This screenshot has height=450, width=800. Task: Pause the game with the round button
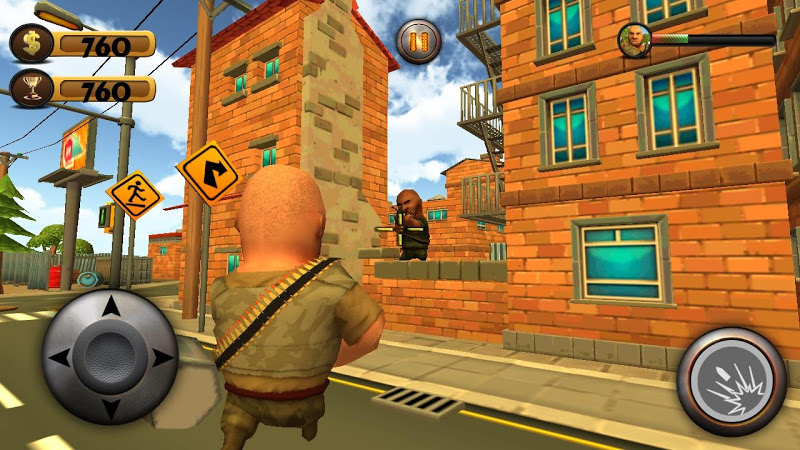coord(418,41)
